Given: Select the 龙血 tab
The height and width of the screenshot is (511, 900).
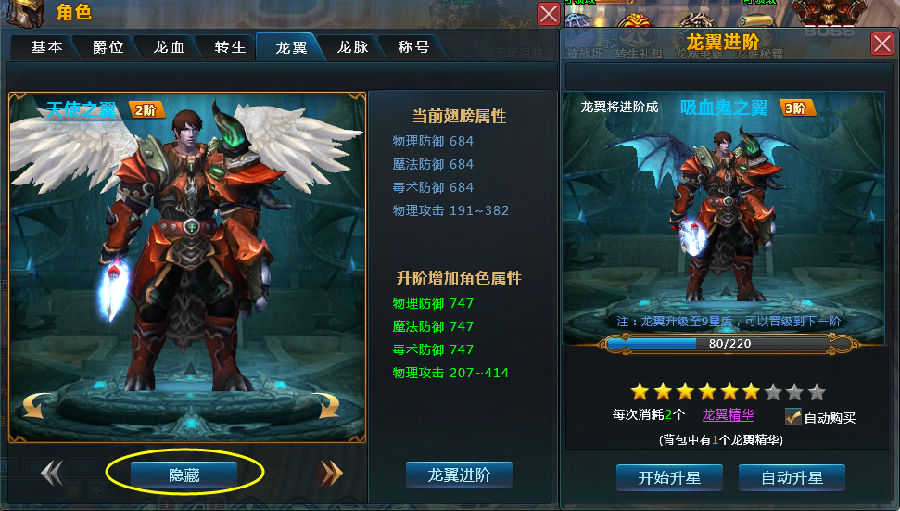Looking at the screenshot, I should (169, 47).
